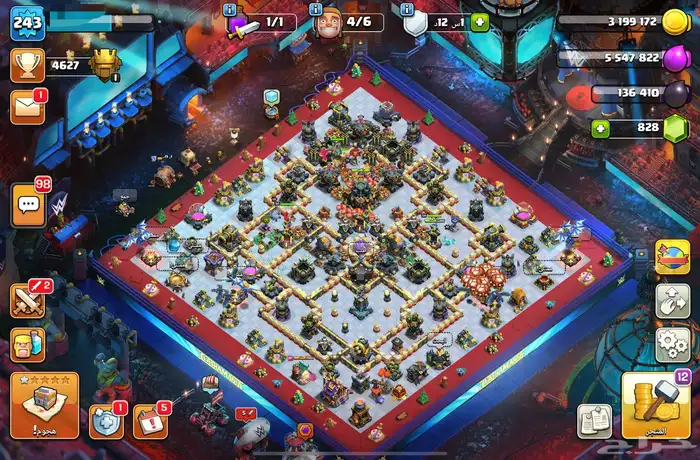Image resolution: width=700 pixels, height=460 pixels.
Task: Open the player profile level 243 badge
Action: click(27, 23)
